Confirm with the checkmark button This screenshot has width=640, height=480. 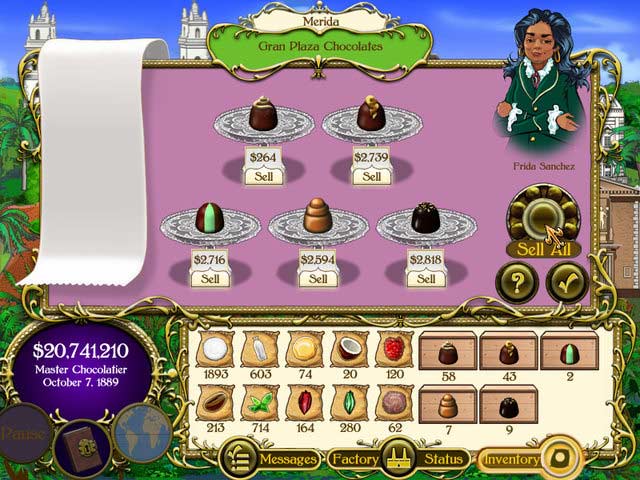pyautogui.click(x=566, y=283)
